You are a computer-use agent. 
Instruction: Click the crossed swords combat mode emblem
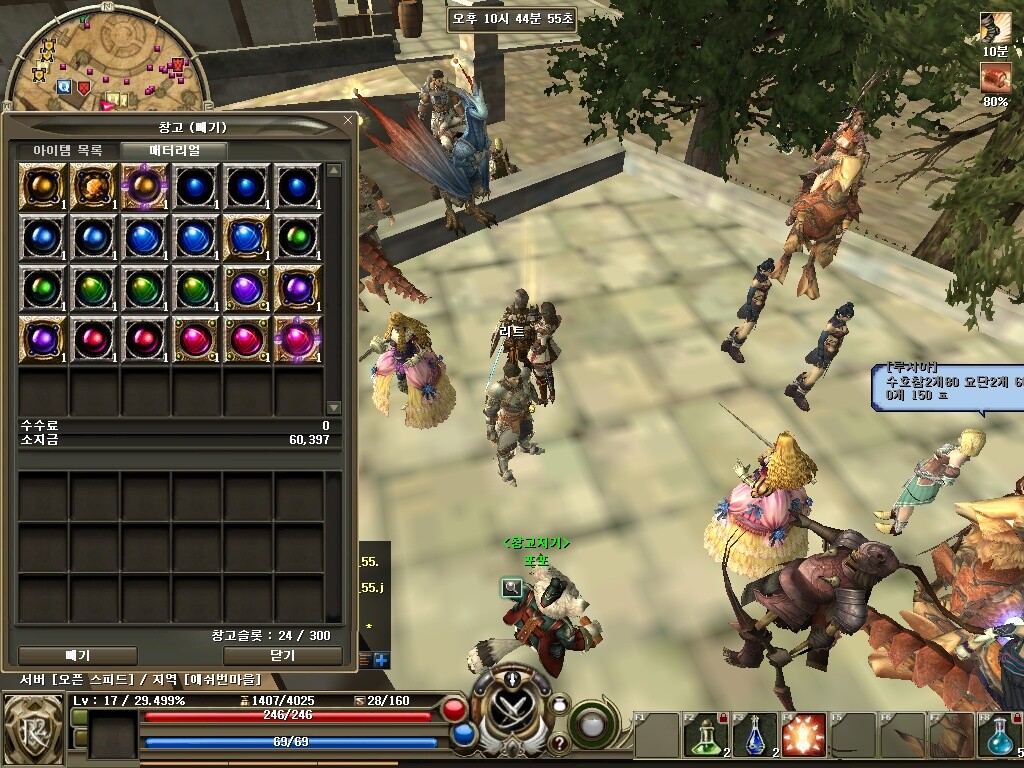pyautogui.click(x=512, y=708)
